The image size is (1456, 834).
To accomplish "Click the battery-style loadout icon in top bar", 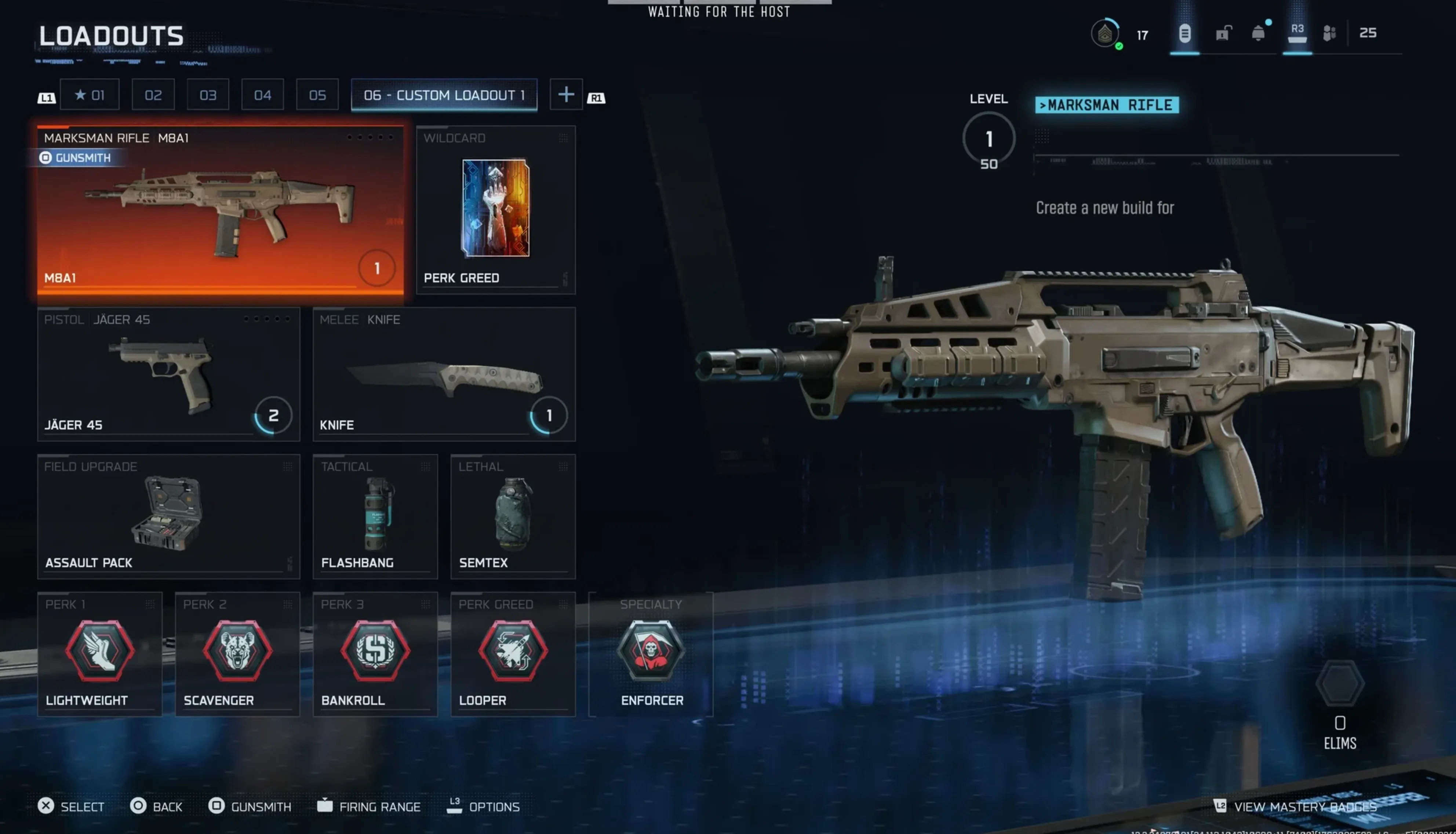I will pos(1184,33).
